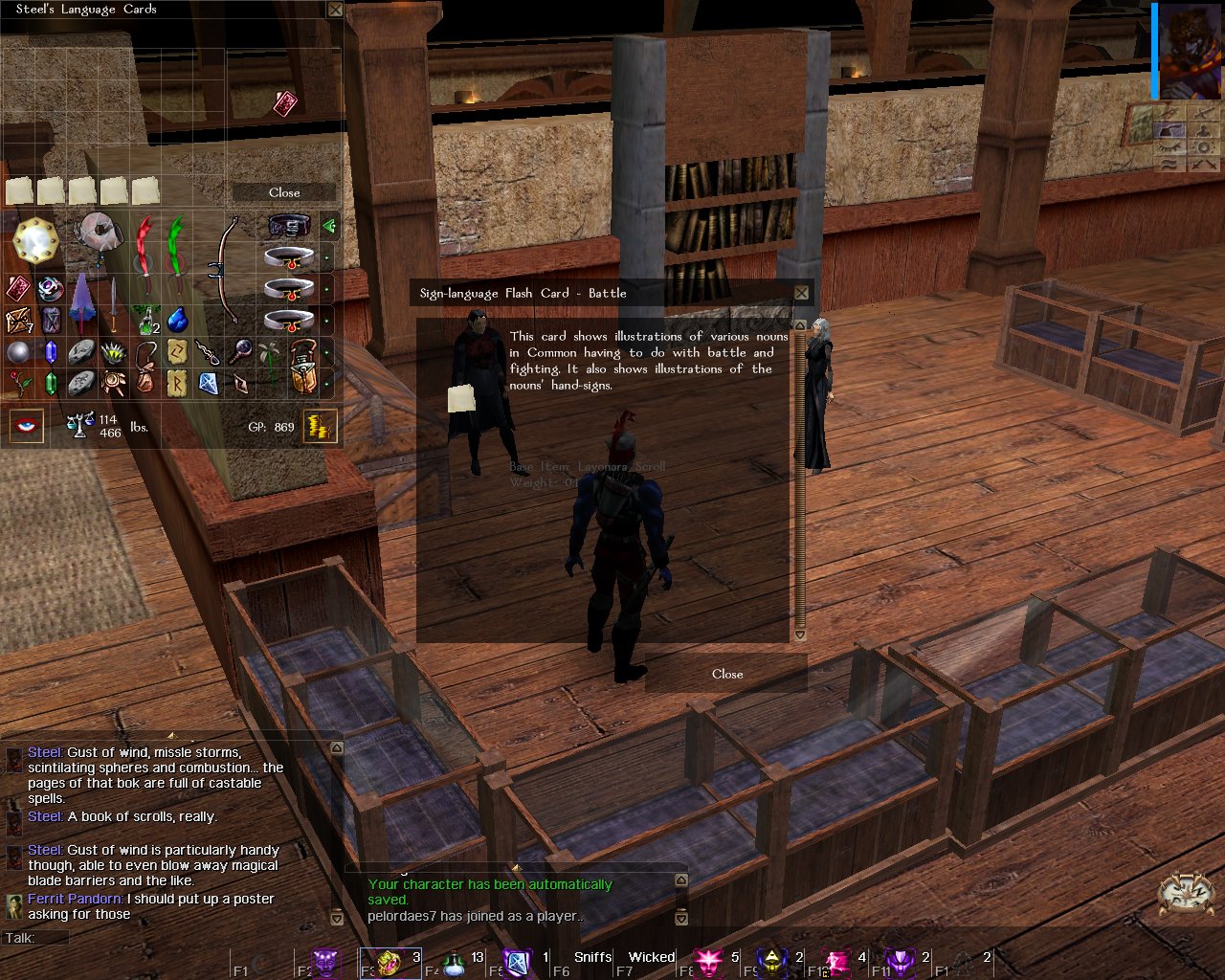Viewport: 1225px width, 980px height.
Task: Choose the blue teardrop gem item
Action: point(177,320)
